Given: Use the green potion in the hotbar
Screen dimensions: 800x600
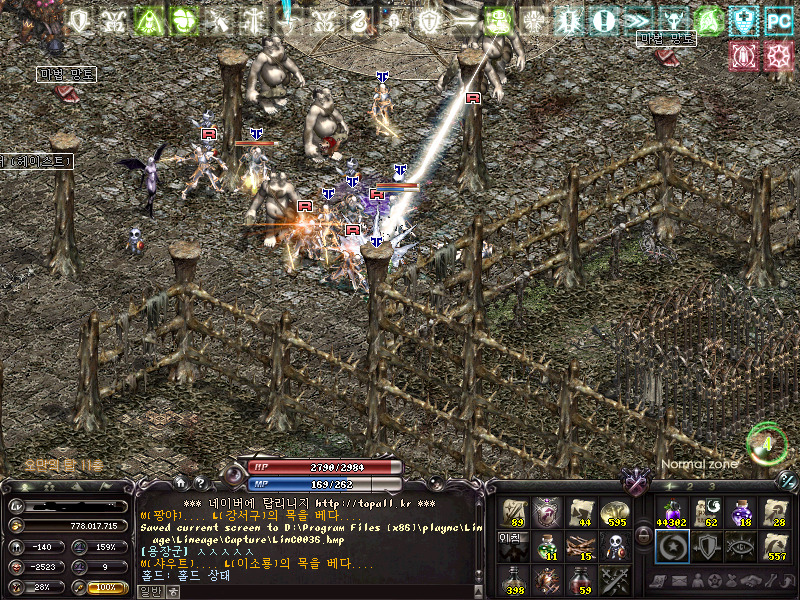Looking at the screenshot, I should click(548, 546).
